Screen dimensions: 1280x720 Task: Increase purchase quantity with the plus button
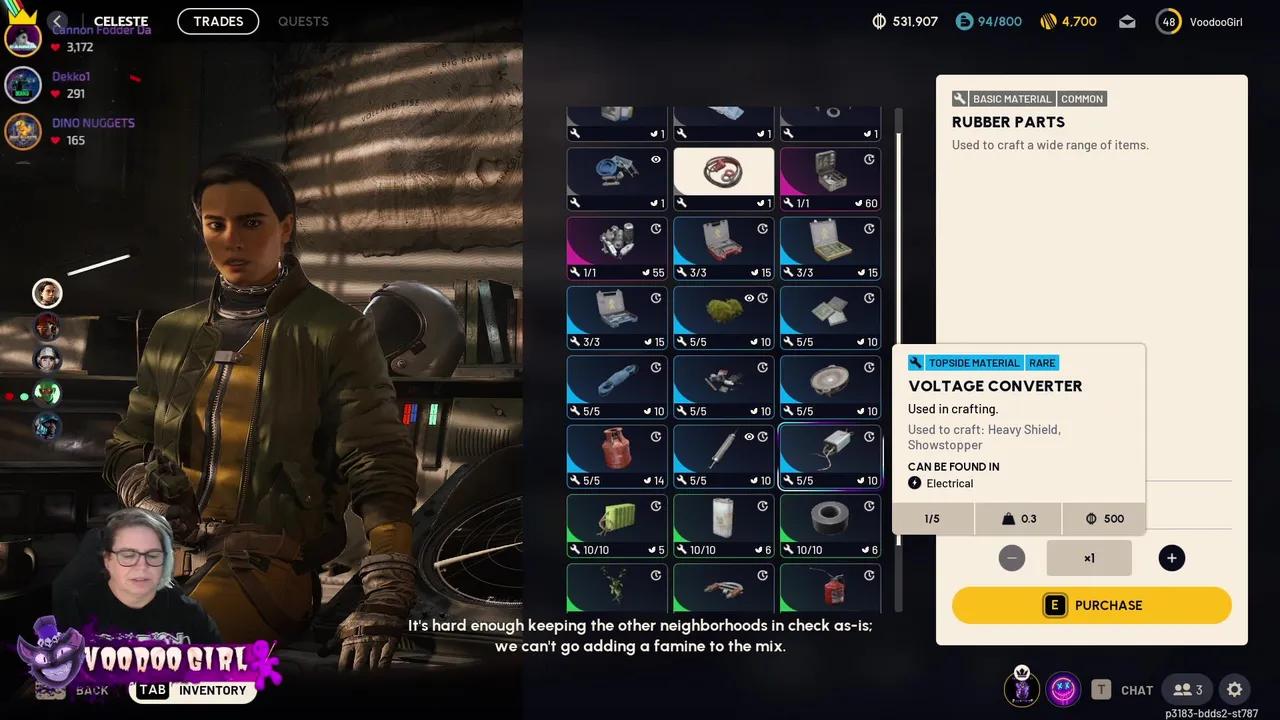click(1171, 558)
